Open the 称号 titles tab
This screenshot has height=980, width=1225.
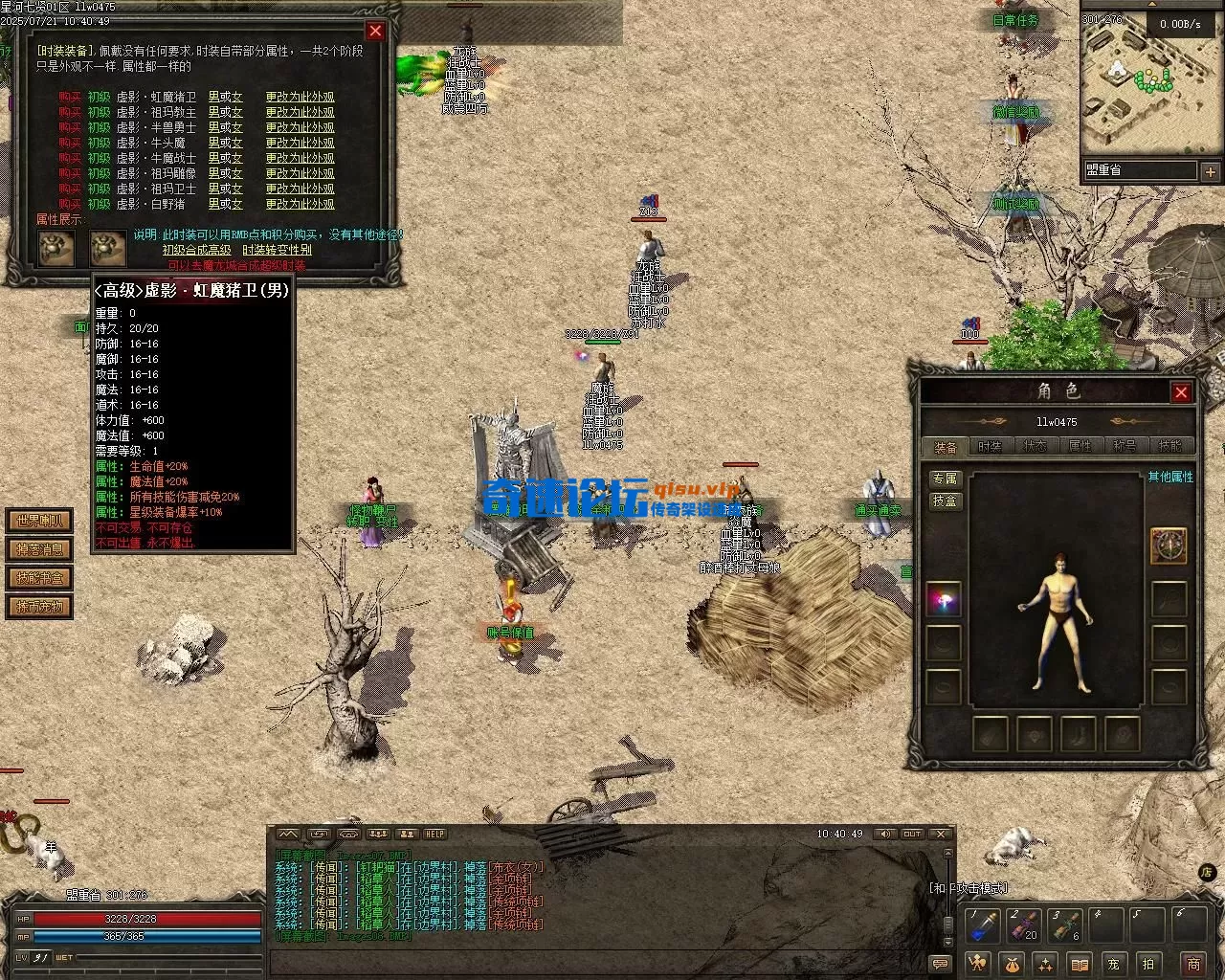1125,446
